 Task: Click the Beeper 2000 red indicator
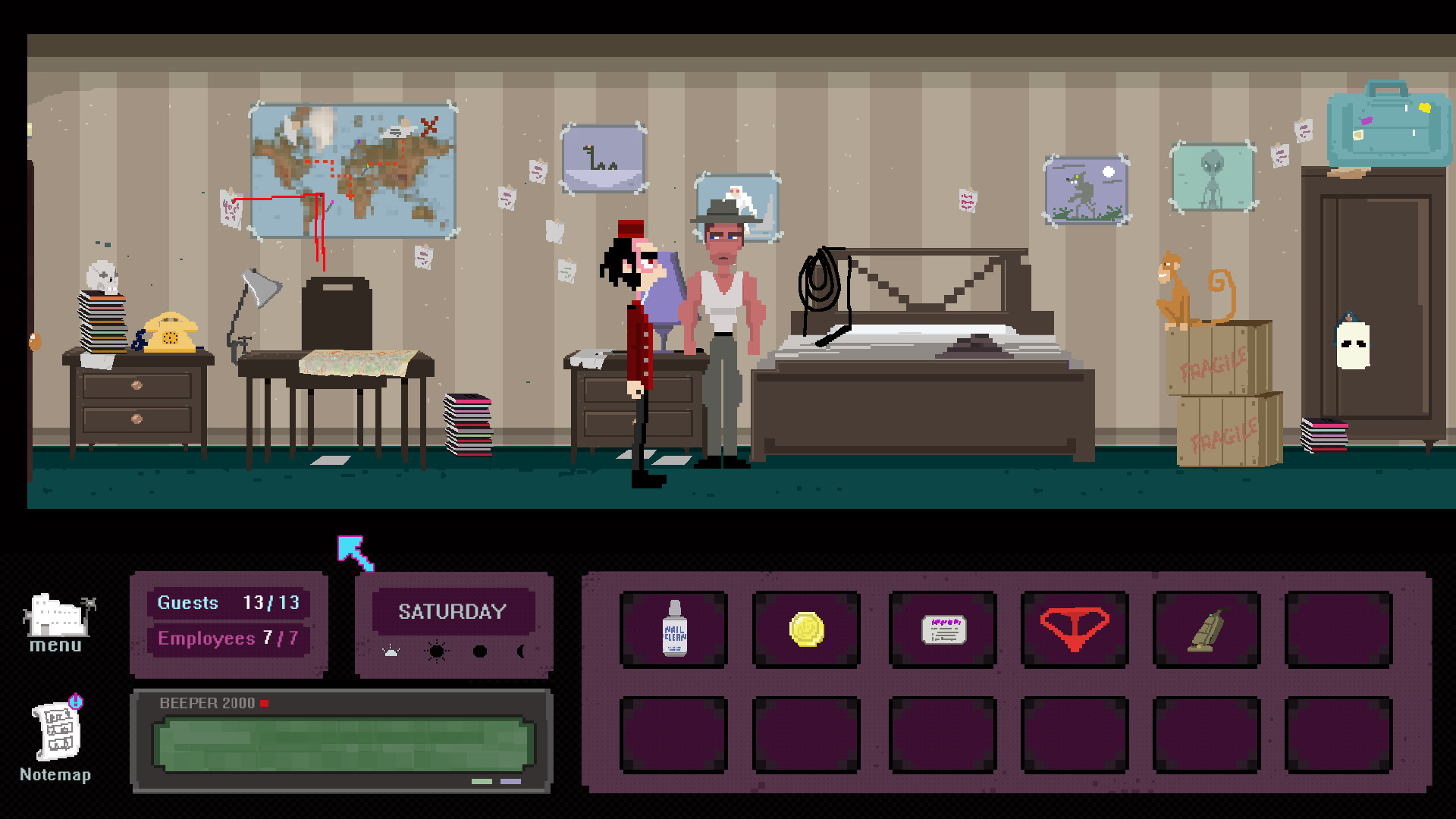[264, 703]
